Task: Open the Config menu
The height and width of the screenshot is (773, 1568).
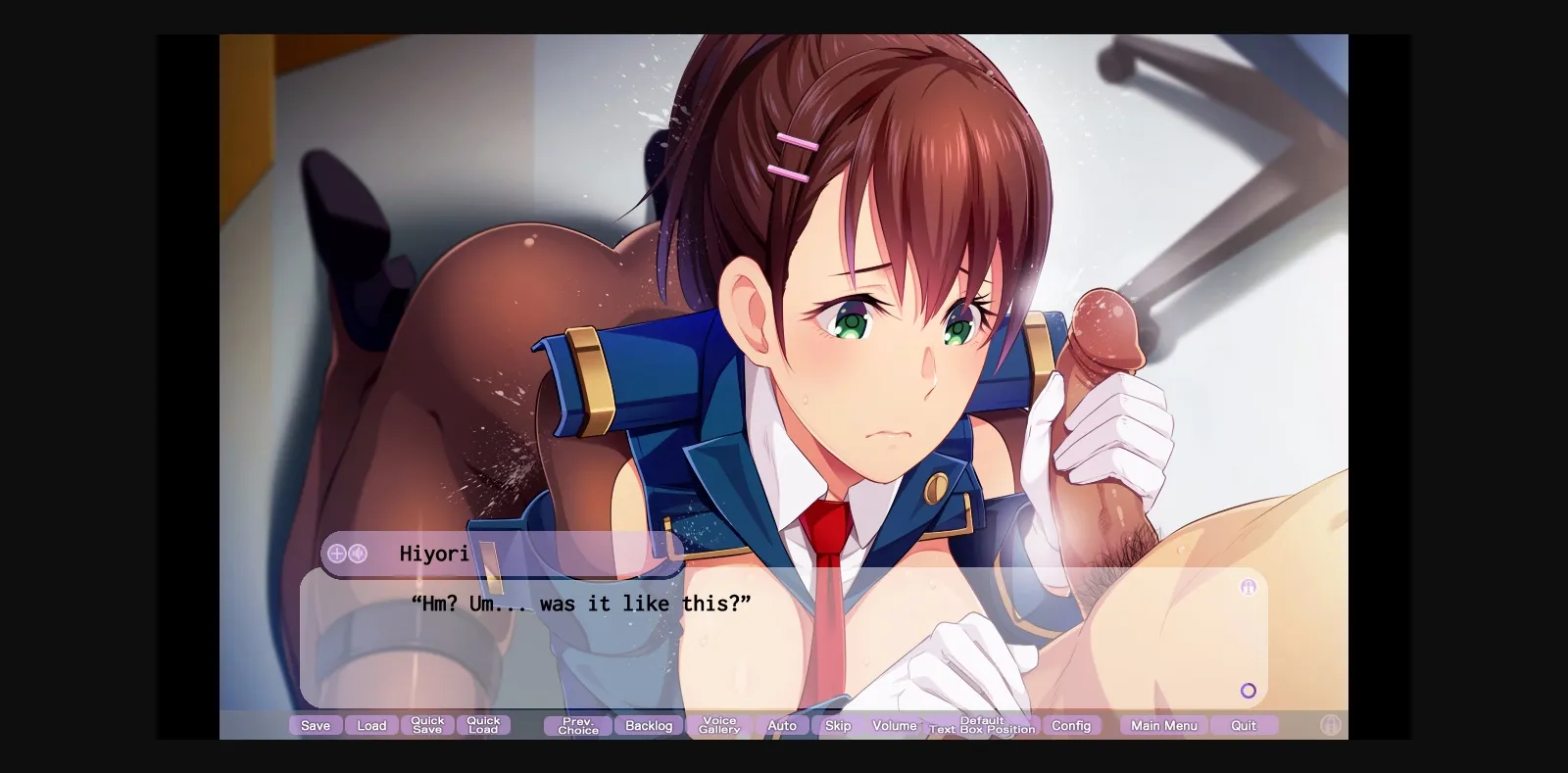Action: coord(1073,725)
